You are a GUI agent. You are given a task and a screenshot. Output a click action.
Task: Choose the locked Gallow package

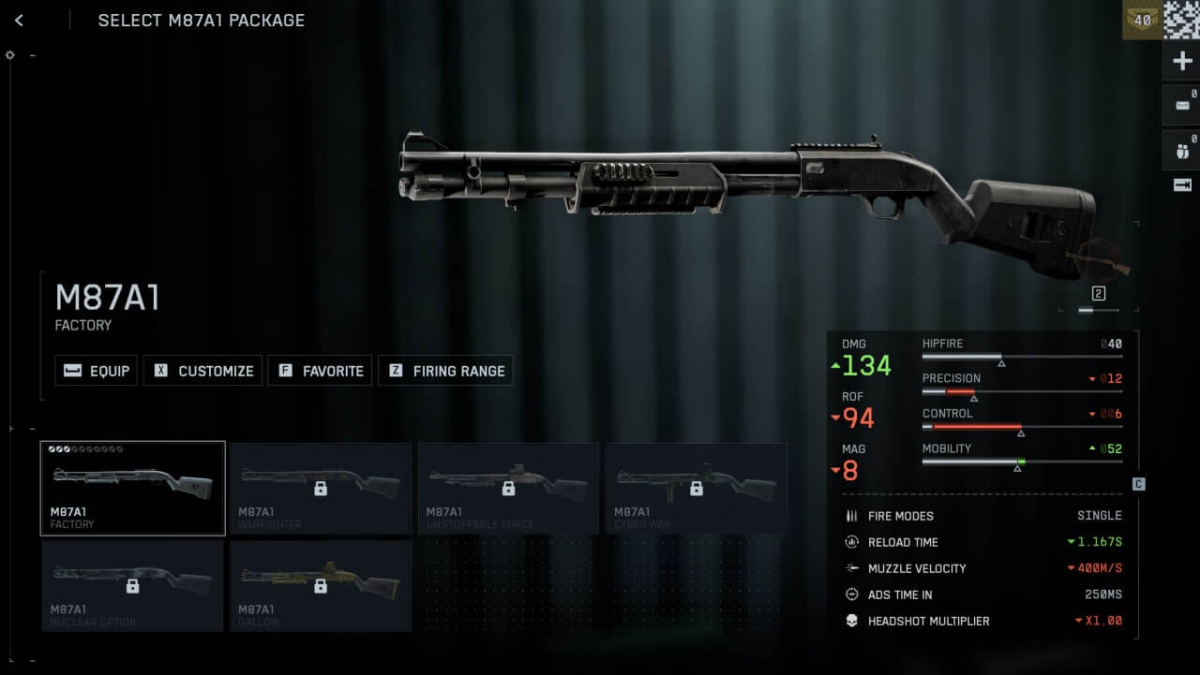click(x=320, y=586)
